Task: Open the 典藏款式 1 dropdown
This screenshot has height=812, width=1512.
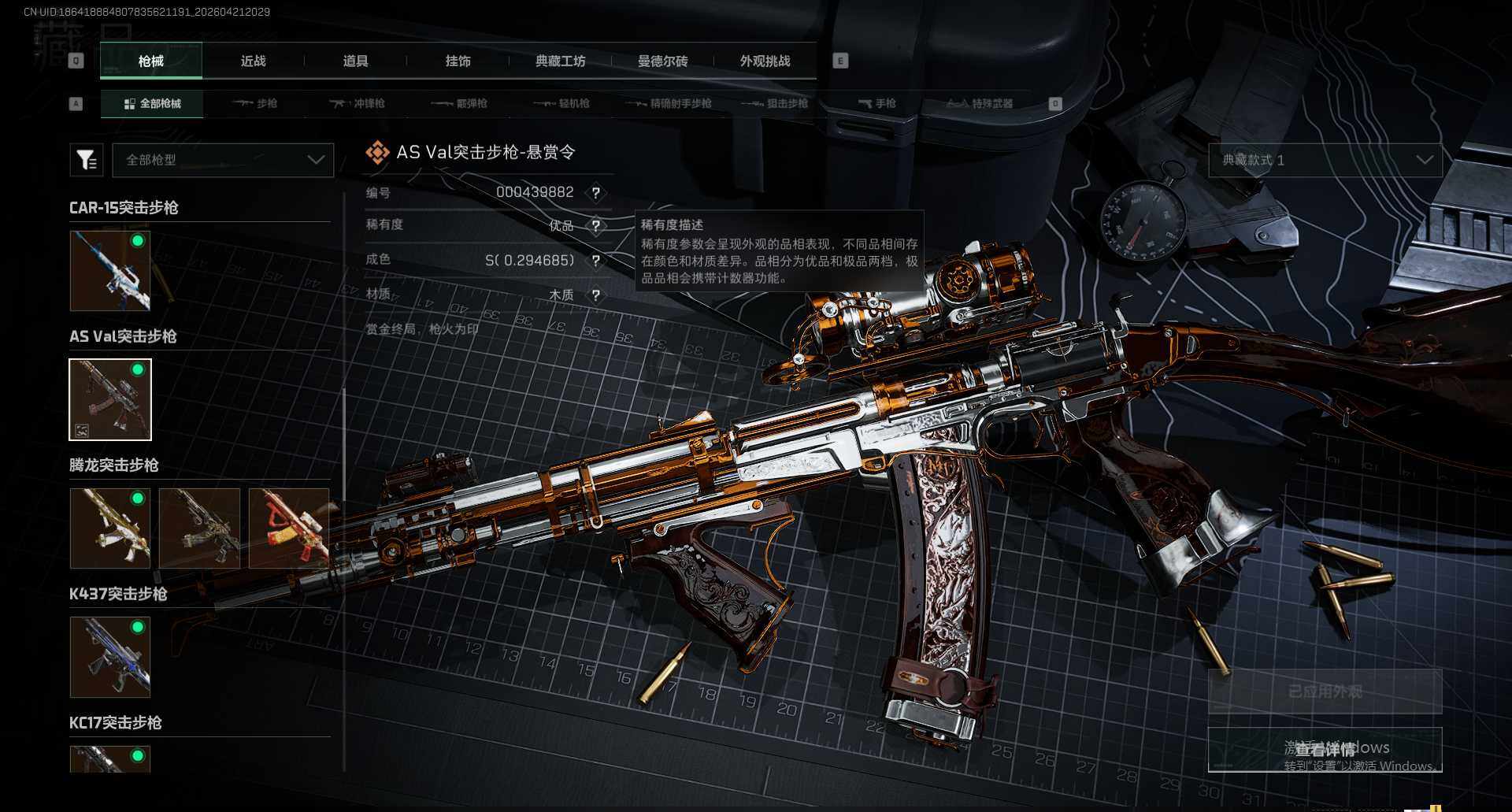Action: [1325, 160]
